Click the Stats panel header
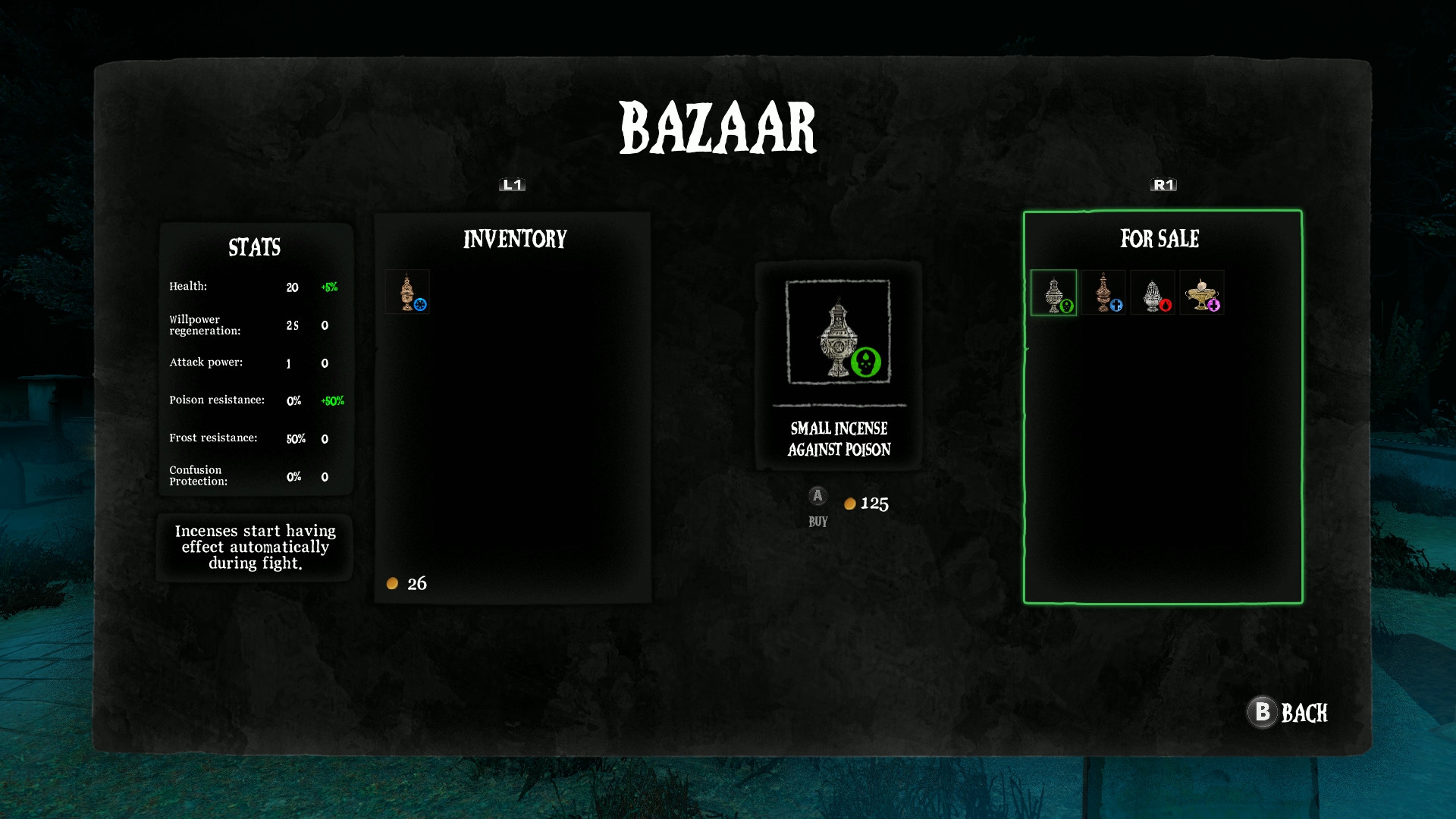 [x=254, y=247]
